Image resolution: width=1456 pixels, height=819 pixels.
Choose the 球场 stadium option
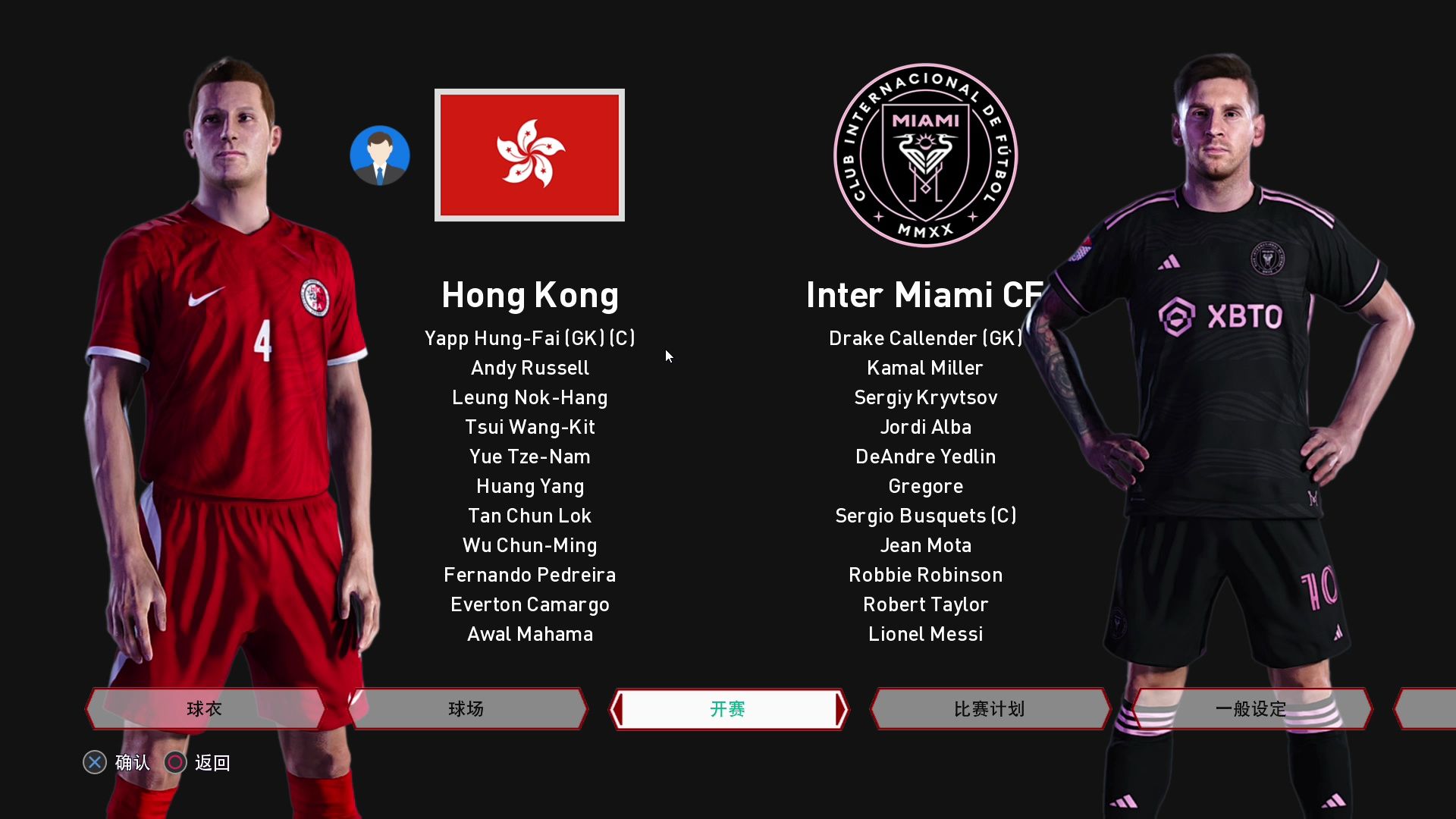tap(466, 709)
